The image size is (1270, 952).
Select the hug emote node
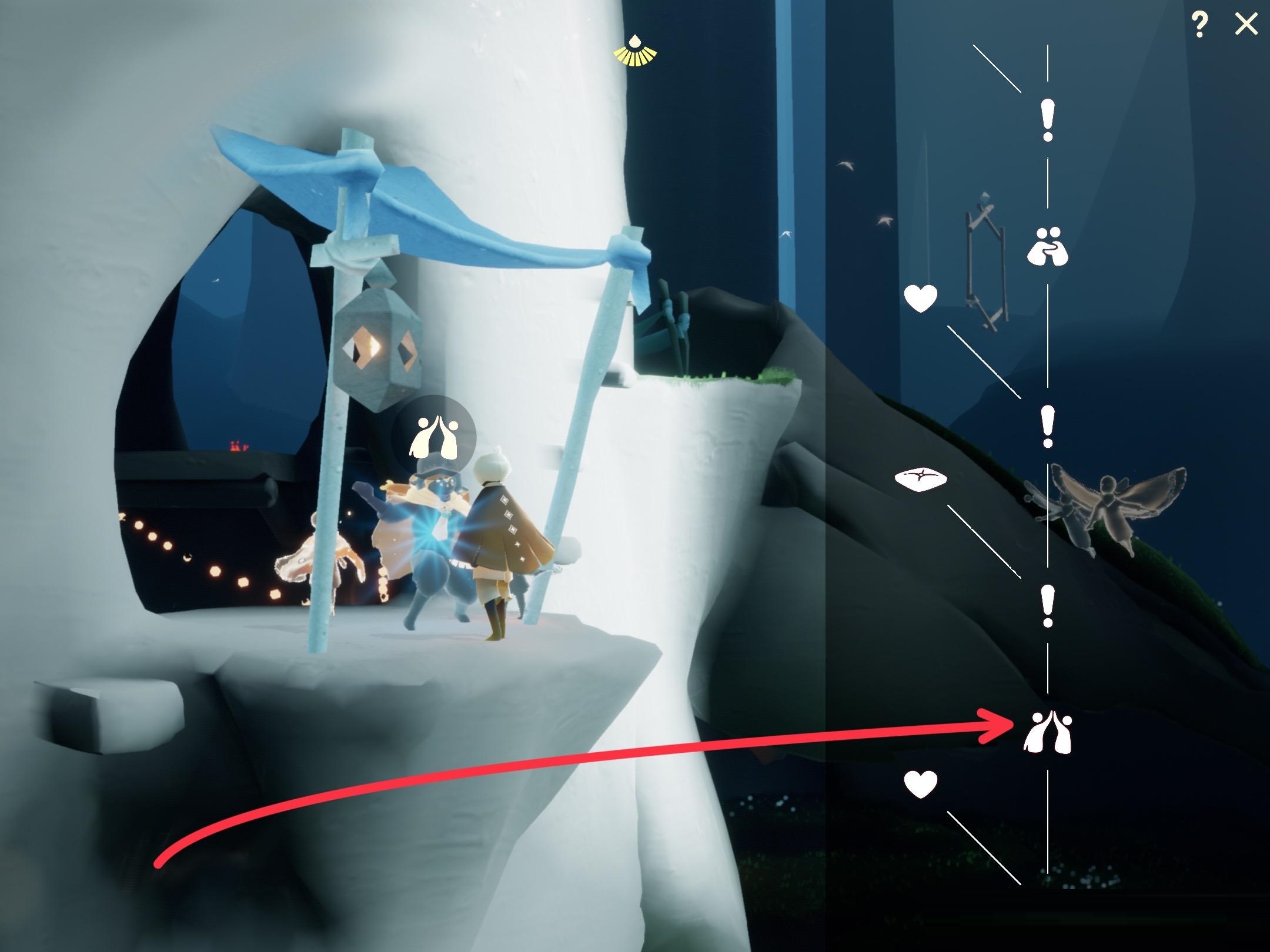(x=1047, y=247)
